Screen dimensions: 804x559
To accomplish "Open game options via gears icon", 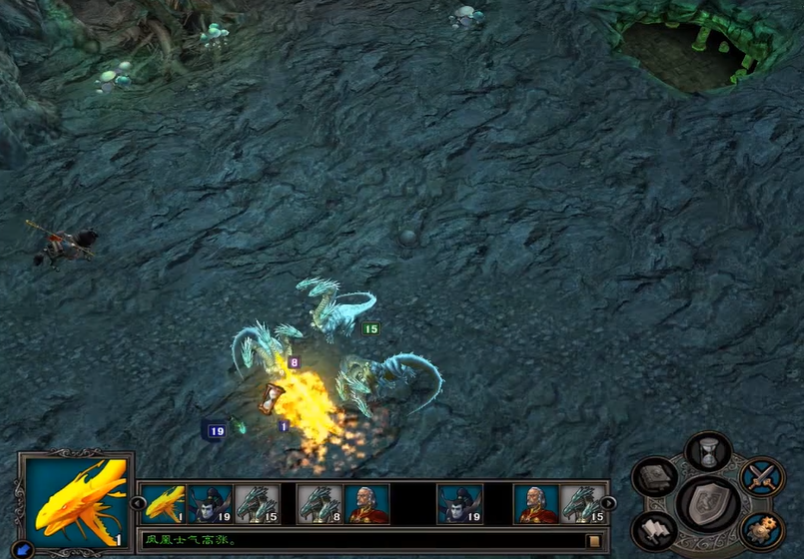I will [x=761, y=529].
